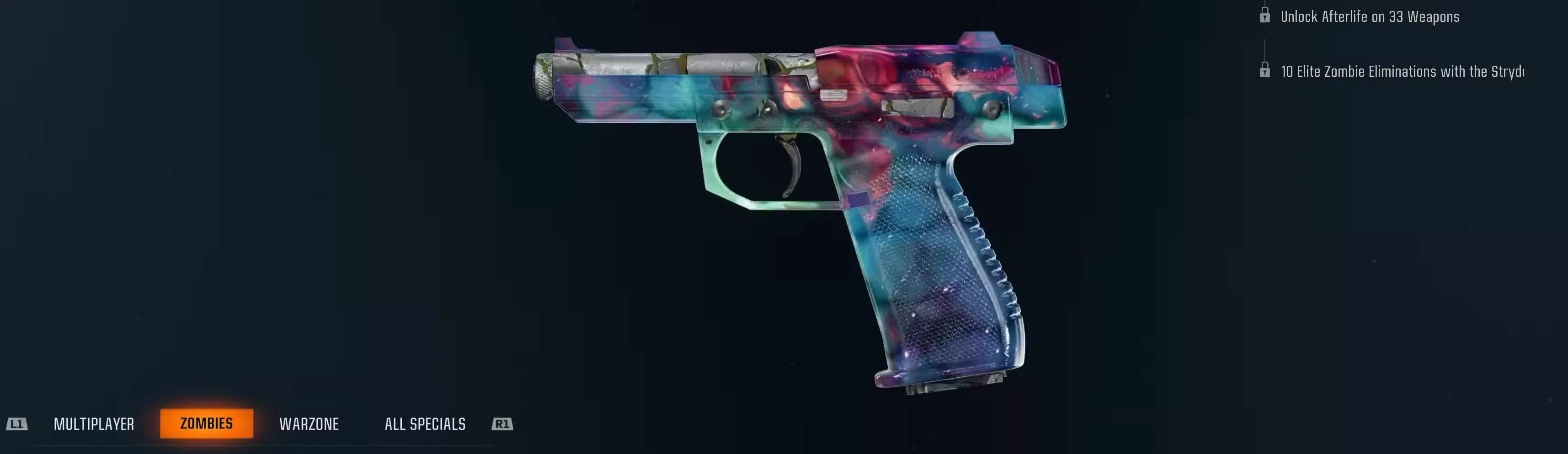
Task: Open the Warzone camo tab
Action: (x=309, y=424)
